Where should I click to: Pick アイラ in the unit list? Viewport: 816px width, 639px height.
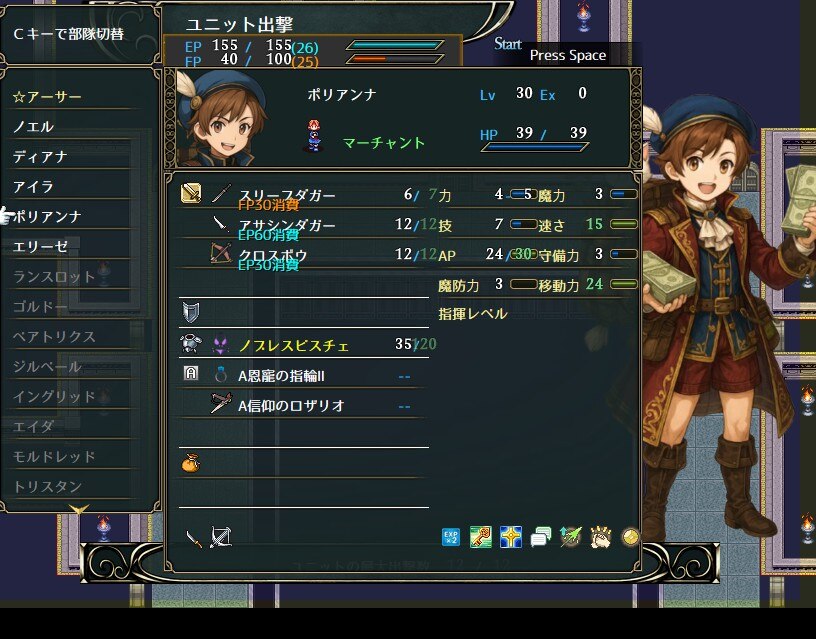tap(34, 187)
